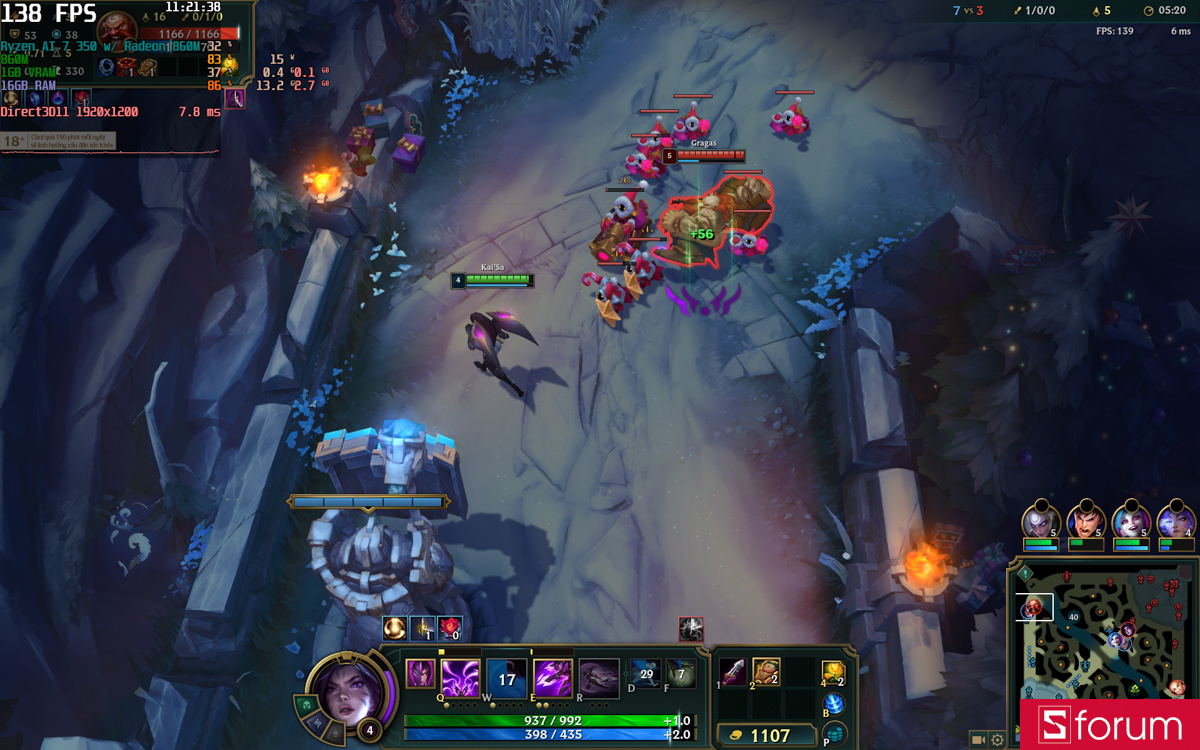Viewport: 1200px width, 750px height.
Task: Use the biscuit item in slot 2
Action: click(766, 672)
